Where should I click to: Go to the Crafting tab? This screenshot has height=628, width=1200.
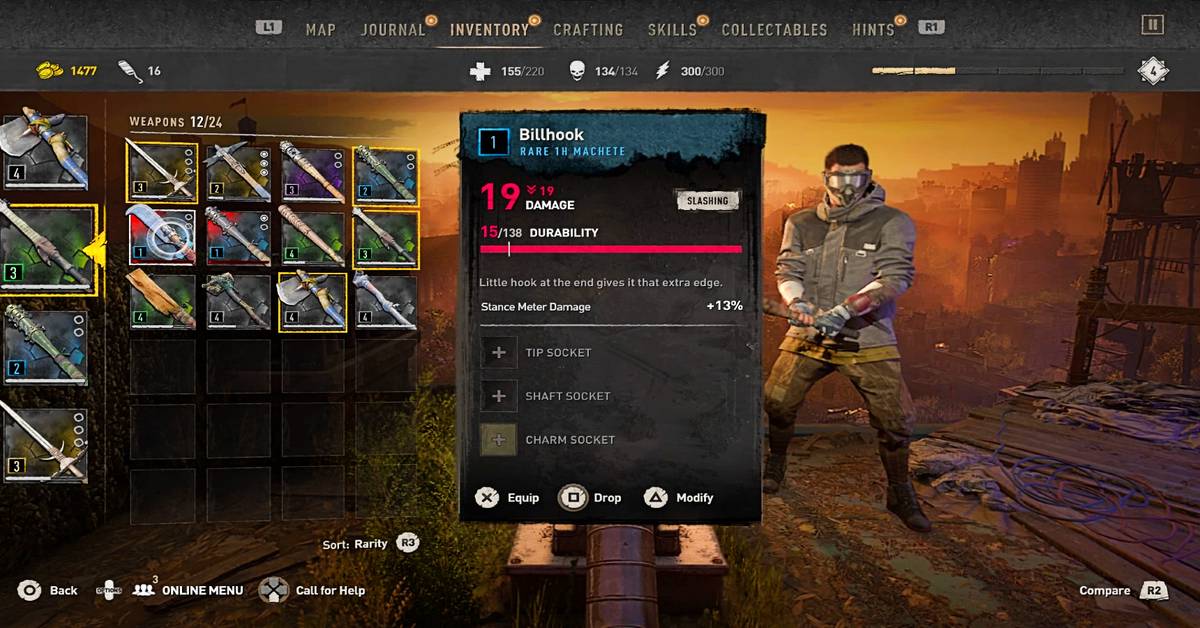[x=588, y=29]
